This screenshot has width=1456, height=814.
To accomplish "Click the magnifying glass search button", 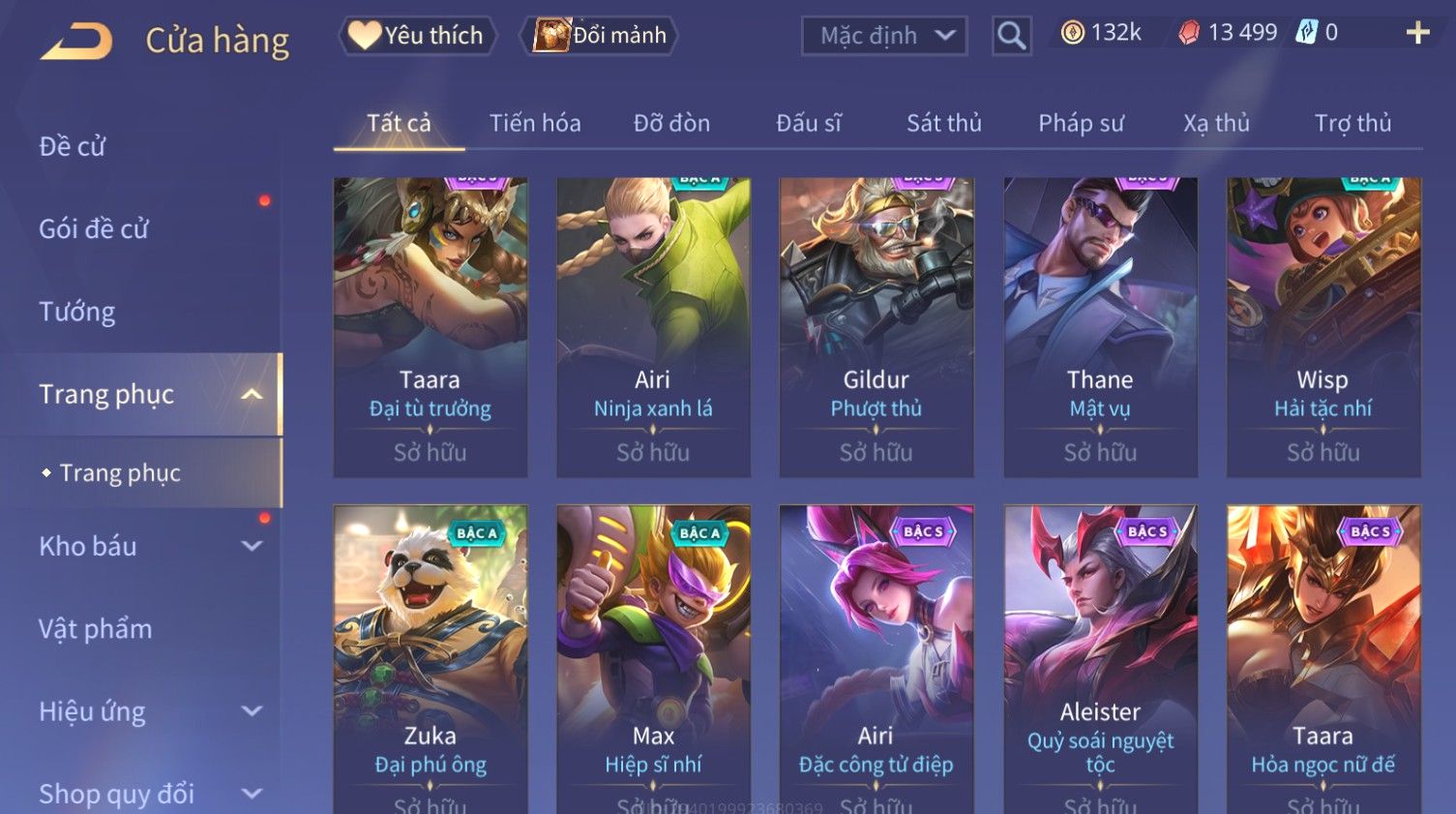I will [1011, 36].
